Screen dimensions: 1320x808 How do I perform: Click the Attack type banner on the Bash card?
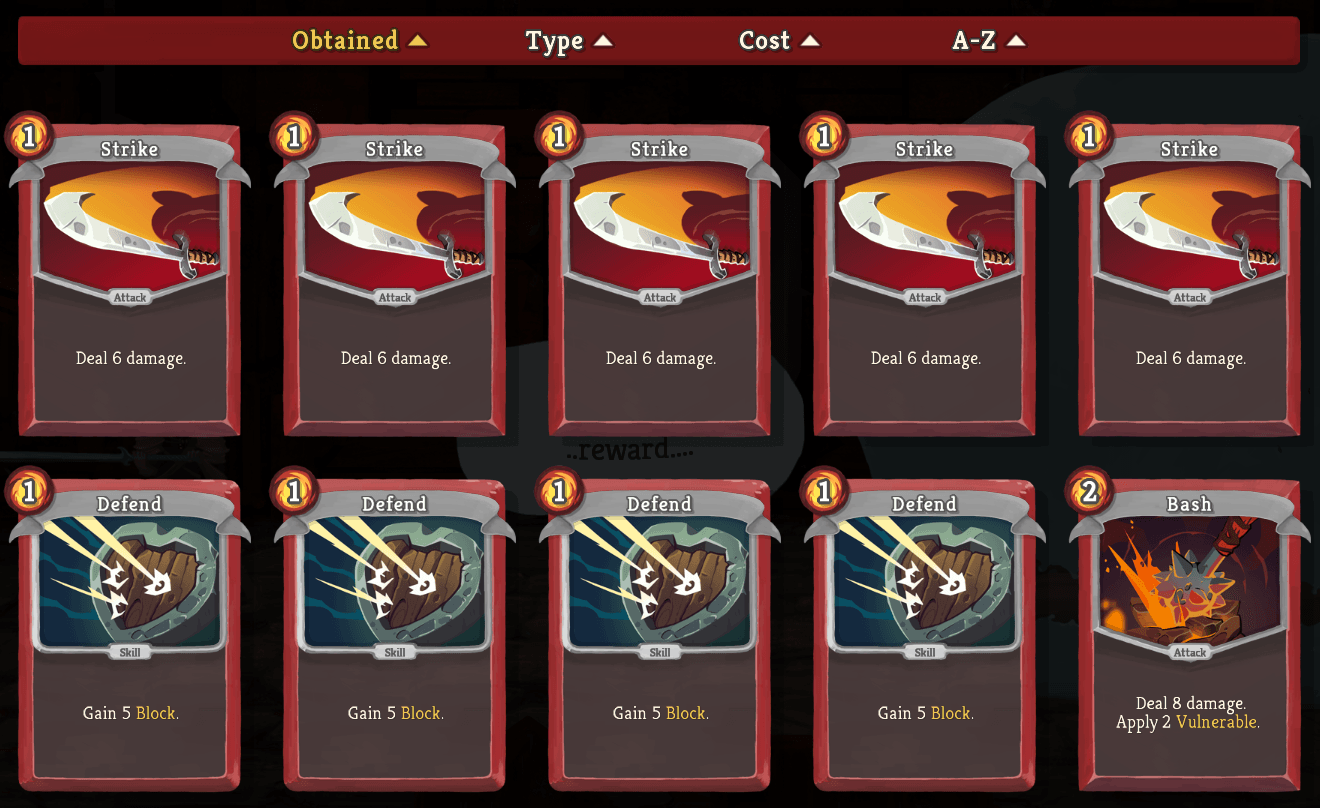[x=1189, y=651]
